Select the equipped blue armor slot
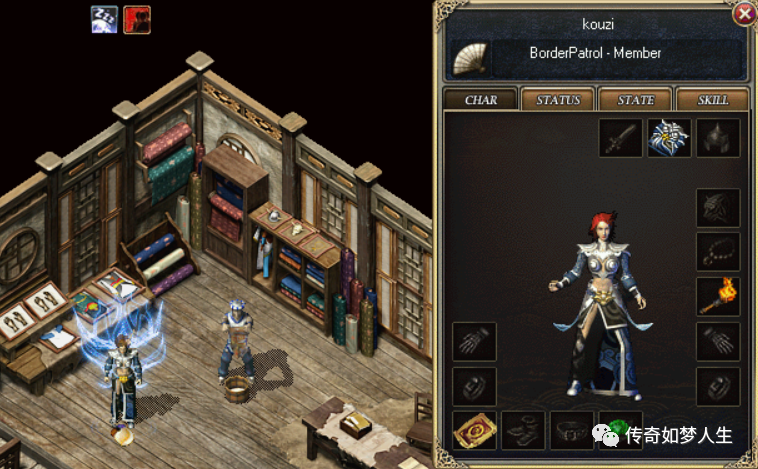Image resolution: width=758 pixels, height=469 pixels. (x=669, y=138)
